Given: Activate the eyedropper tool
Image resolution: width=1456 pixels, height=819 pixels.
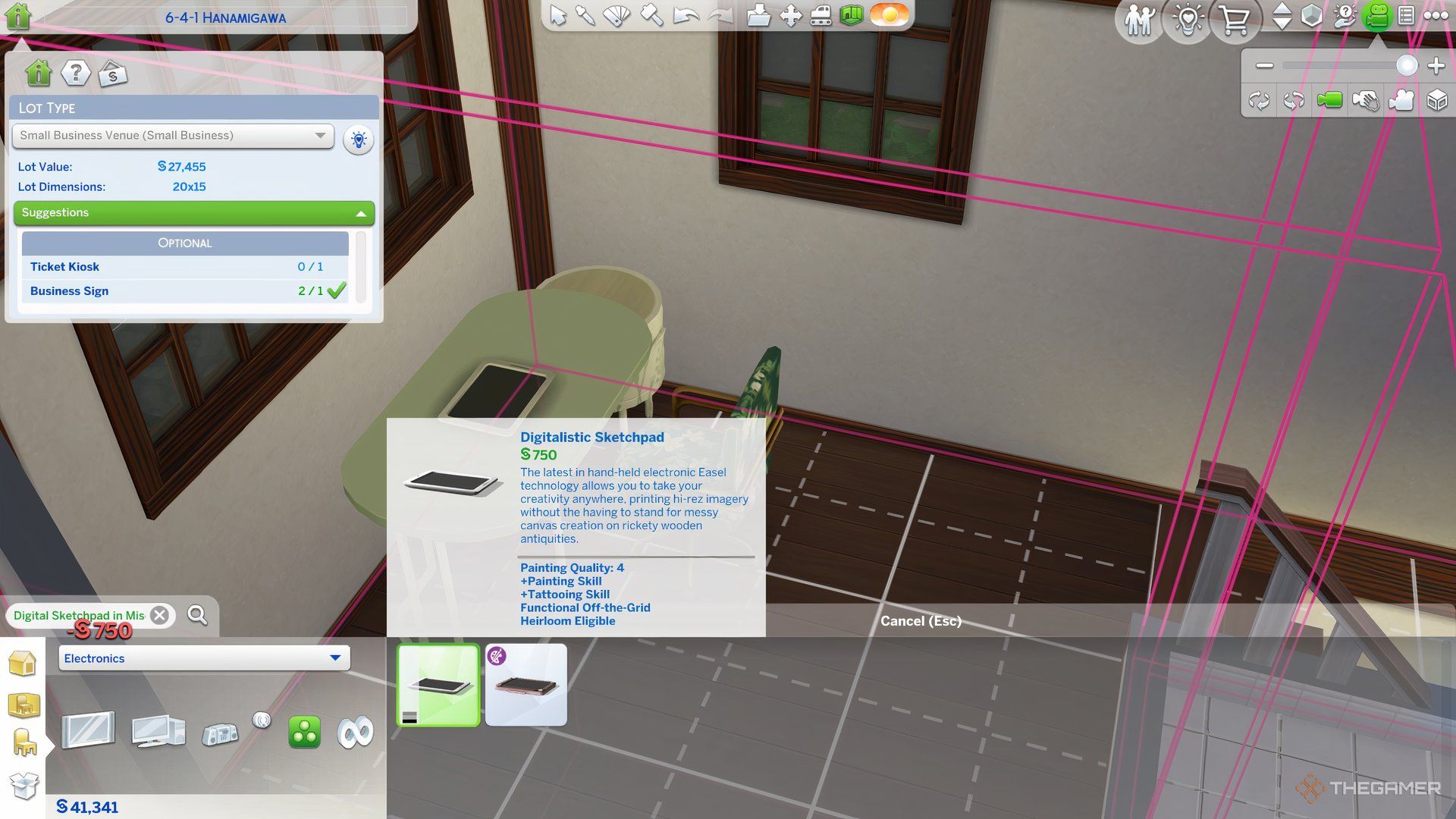Looking at the screenshot, I should click(x=585, y=15).
